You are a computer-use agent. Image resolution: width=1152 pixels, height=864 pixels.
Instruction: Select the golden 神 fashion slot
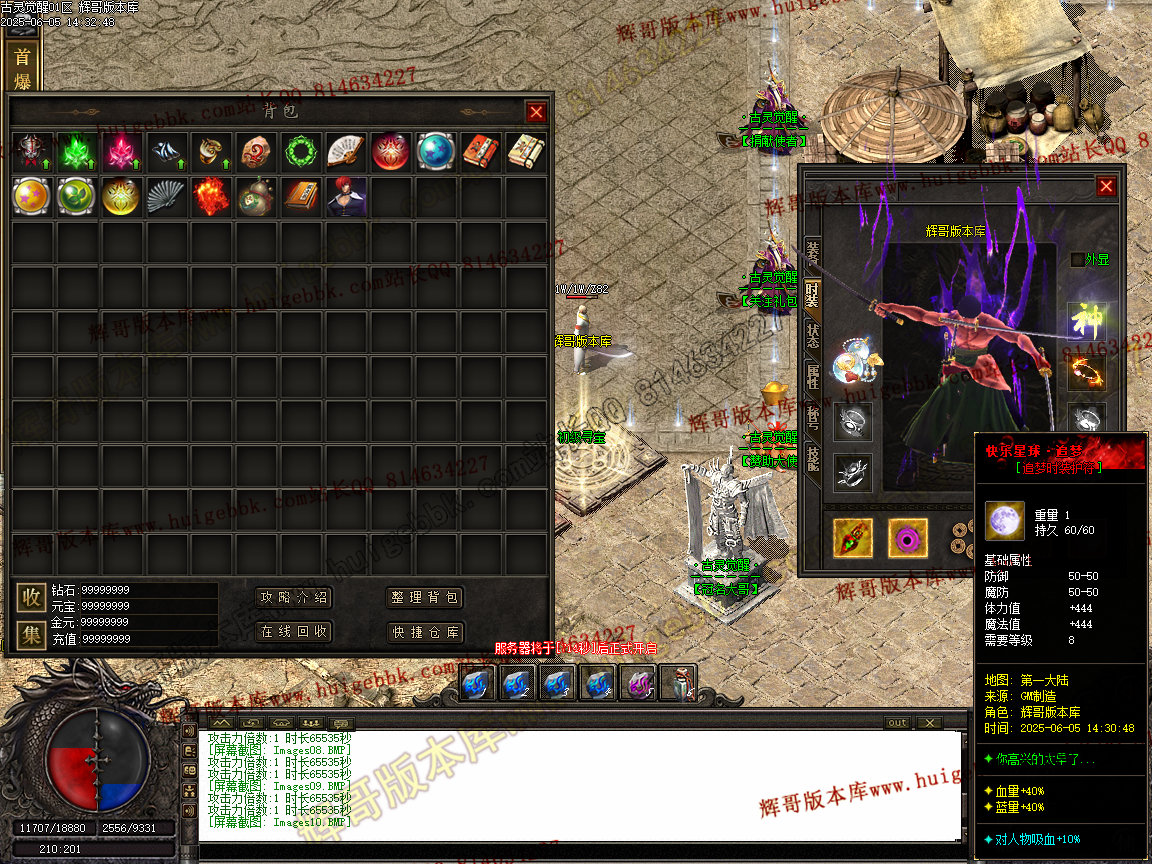click(1086, 322)
